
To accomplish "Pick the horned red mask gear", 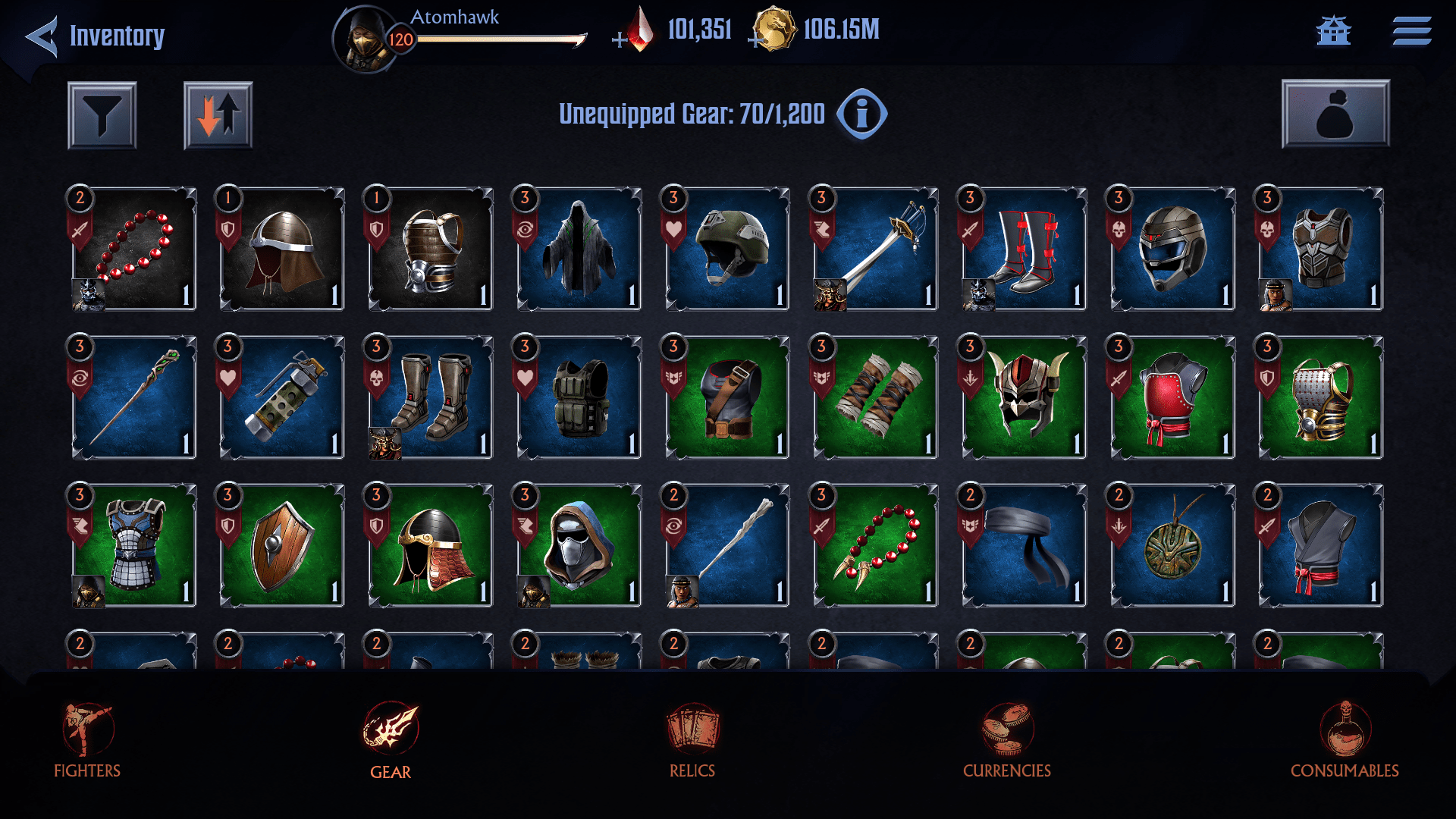I will click(x=1025, y=397).
